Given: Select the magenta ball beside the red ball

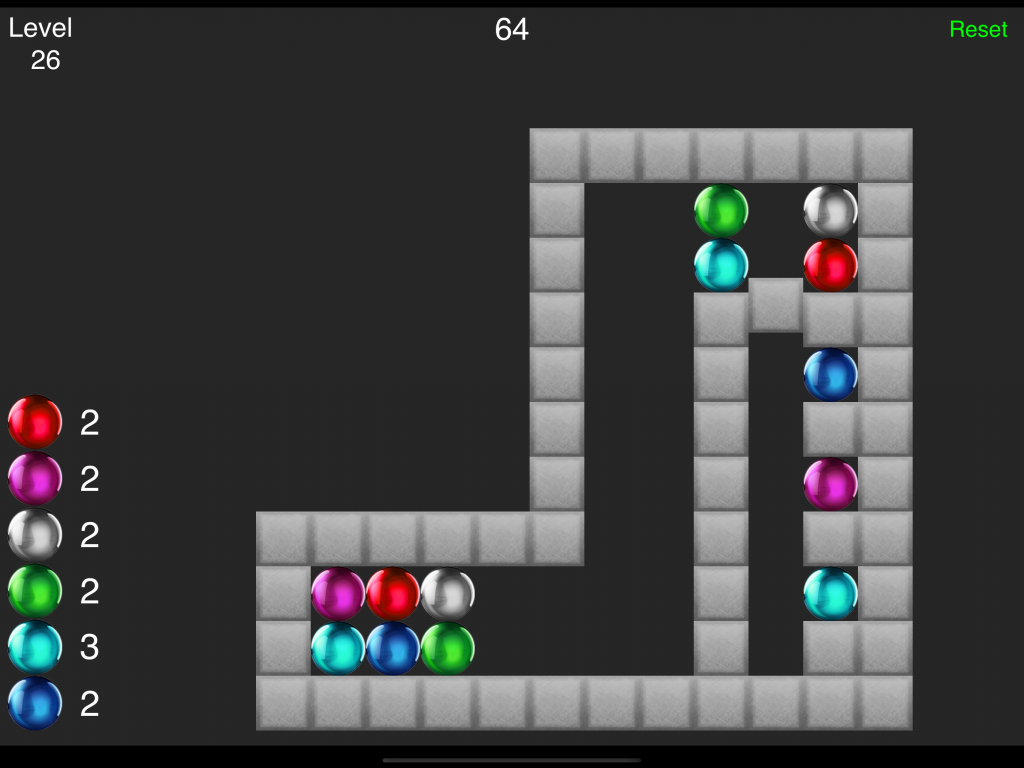Looking at the screenshot, I should click(x=338, y=594).
